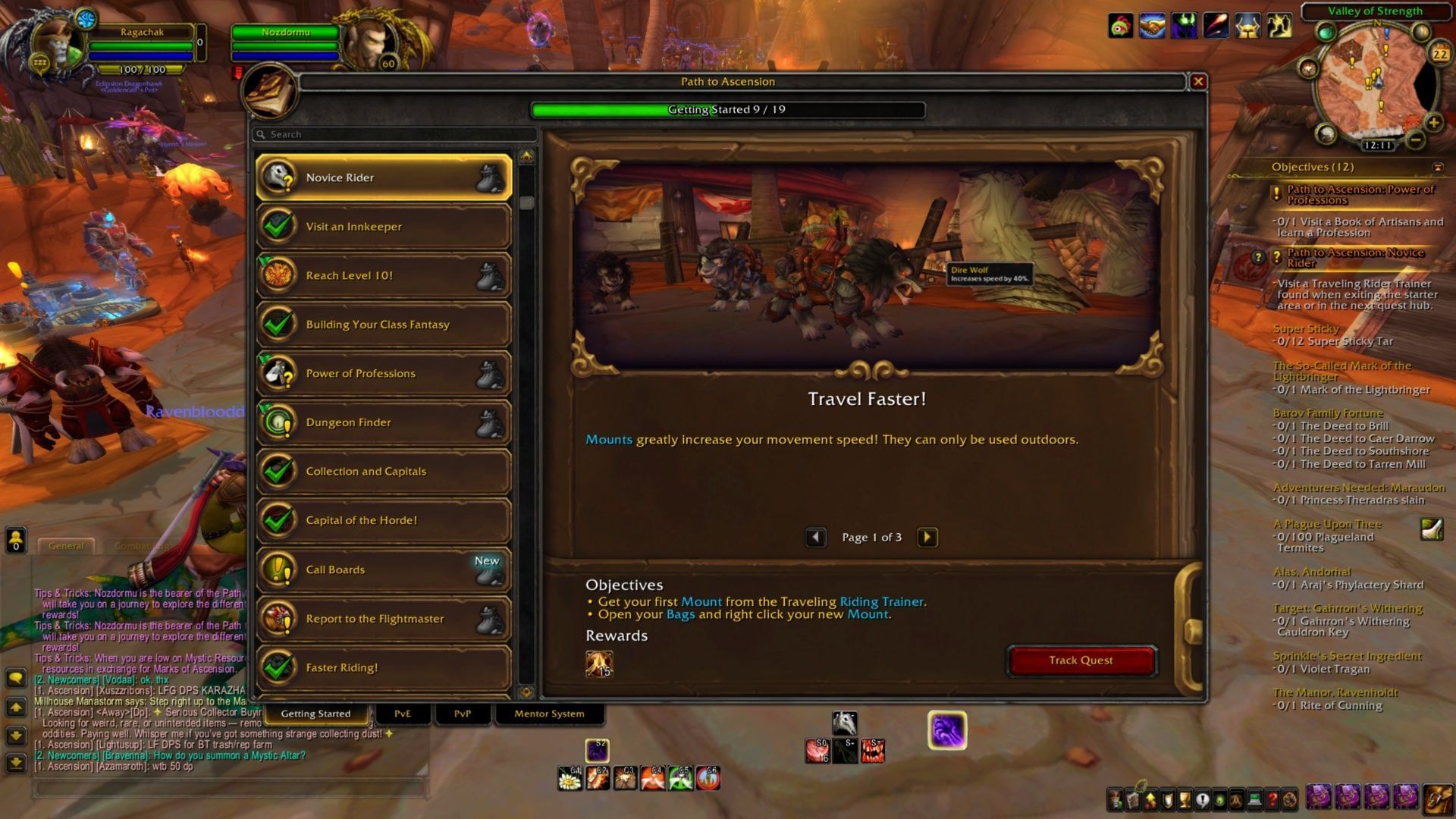
Task: Open the Achievements trophy icon
Action: 1185,800
